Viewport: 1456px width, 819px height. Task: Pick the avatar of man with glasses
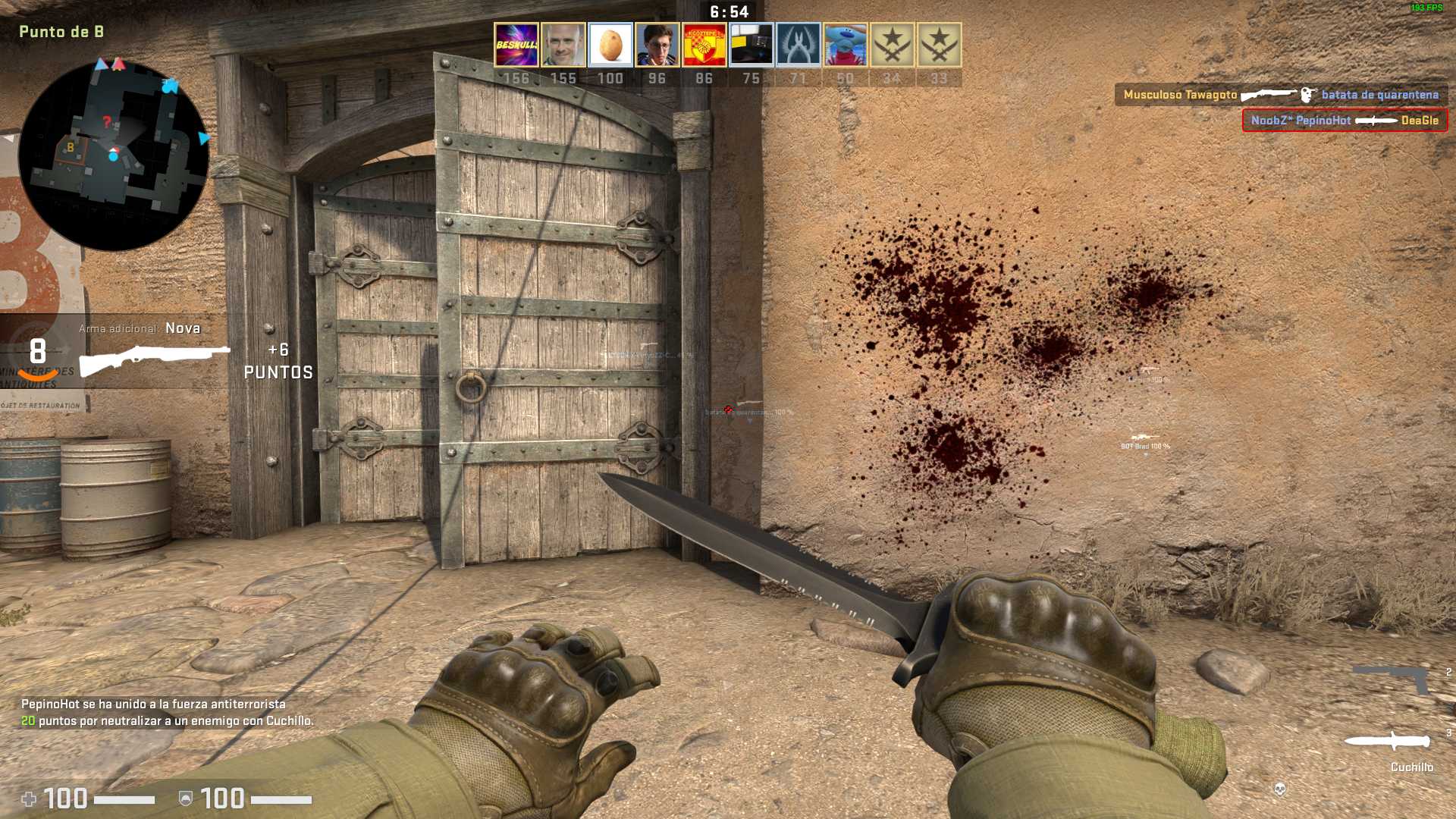657,45
